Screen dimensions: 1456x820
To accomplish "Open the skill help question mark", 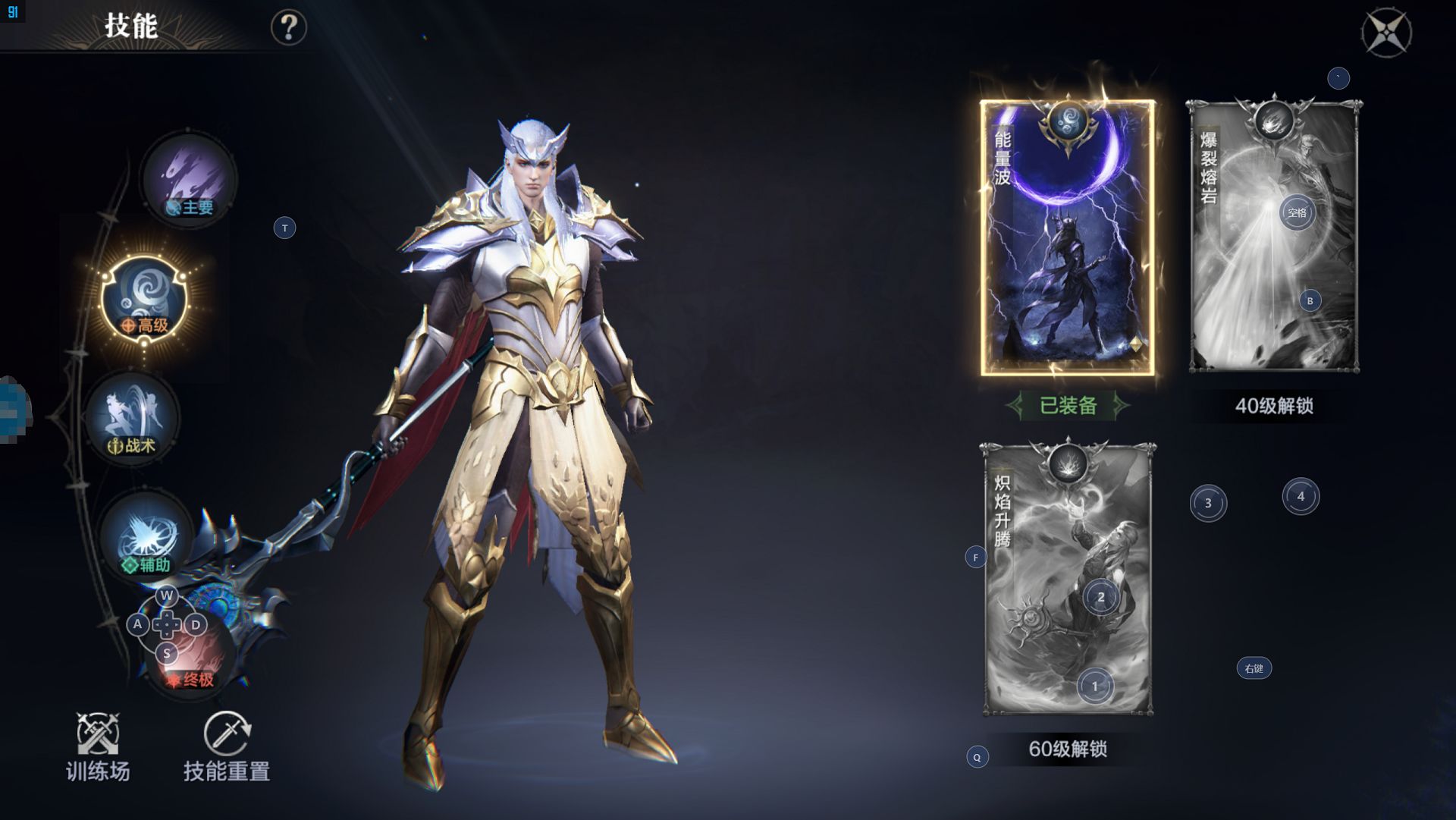I will [288, 28].
